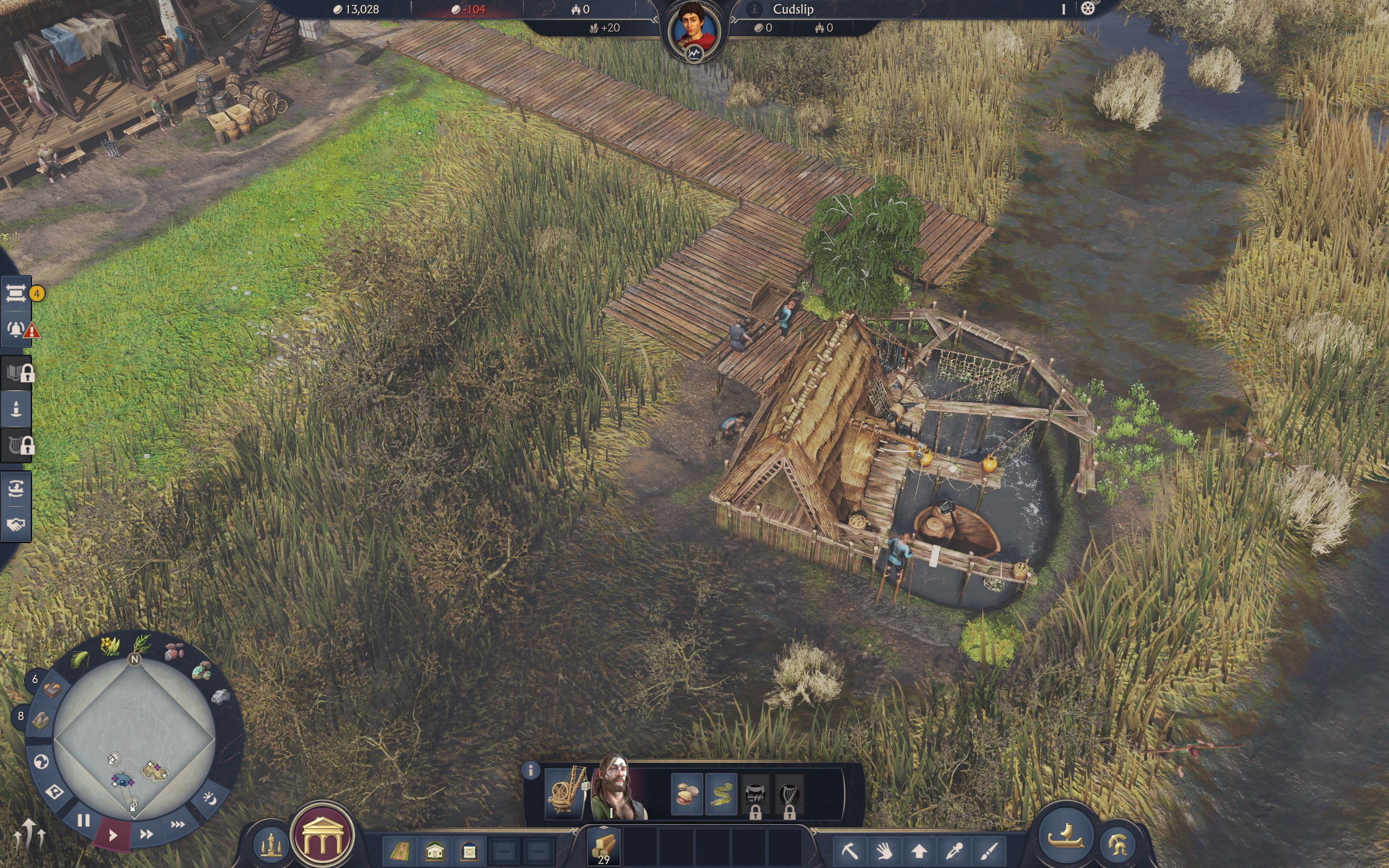Activate the upgrade arrow tool

(x=920, y=850)
